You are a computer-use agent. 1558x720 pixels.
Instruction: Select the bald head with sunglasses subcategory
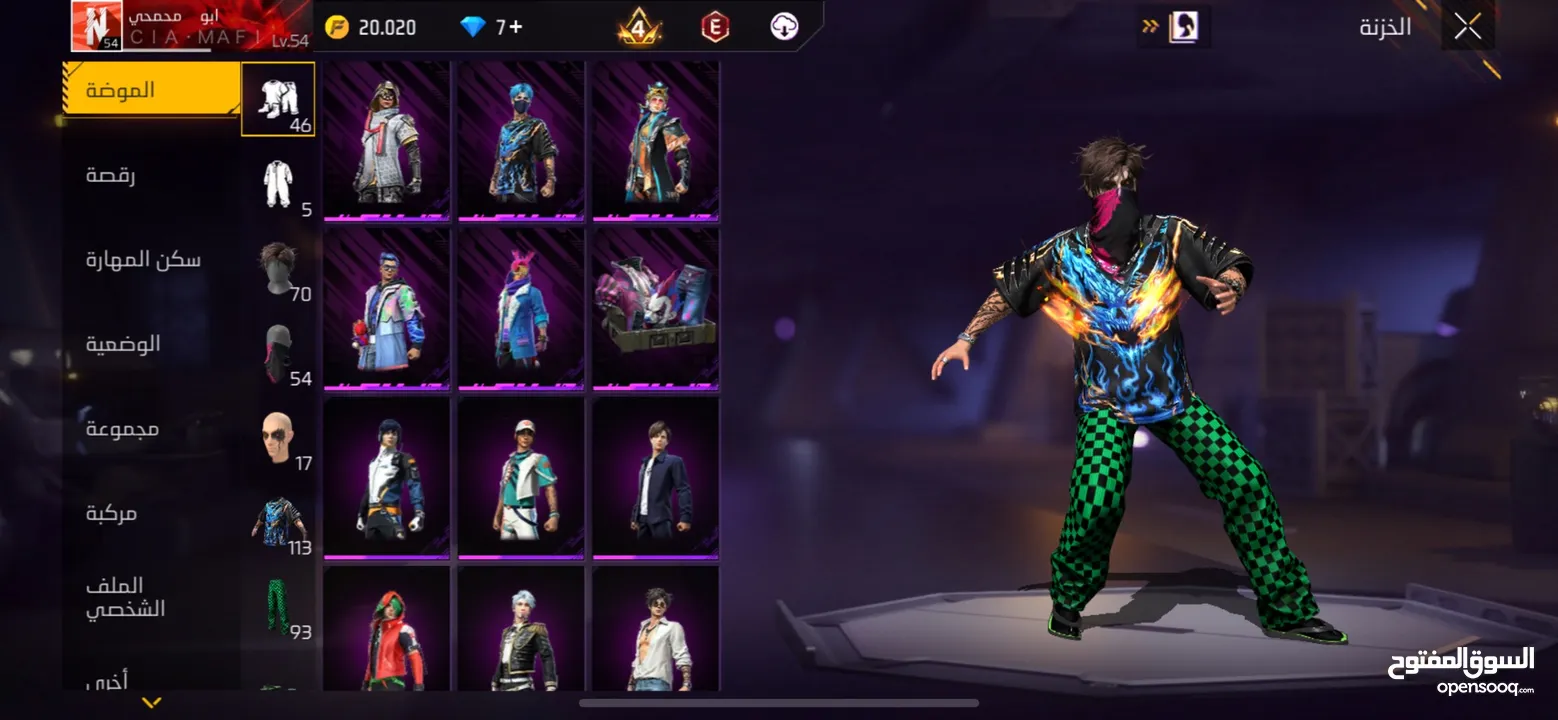click(279, 438)
